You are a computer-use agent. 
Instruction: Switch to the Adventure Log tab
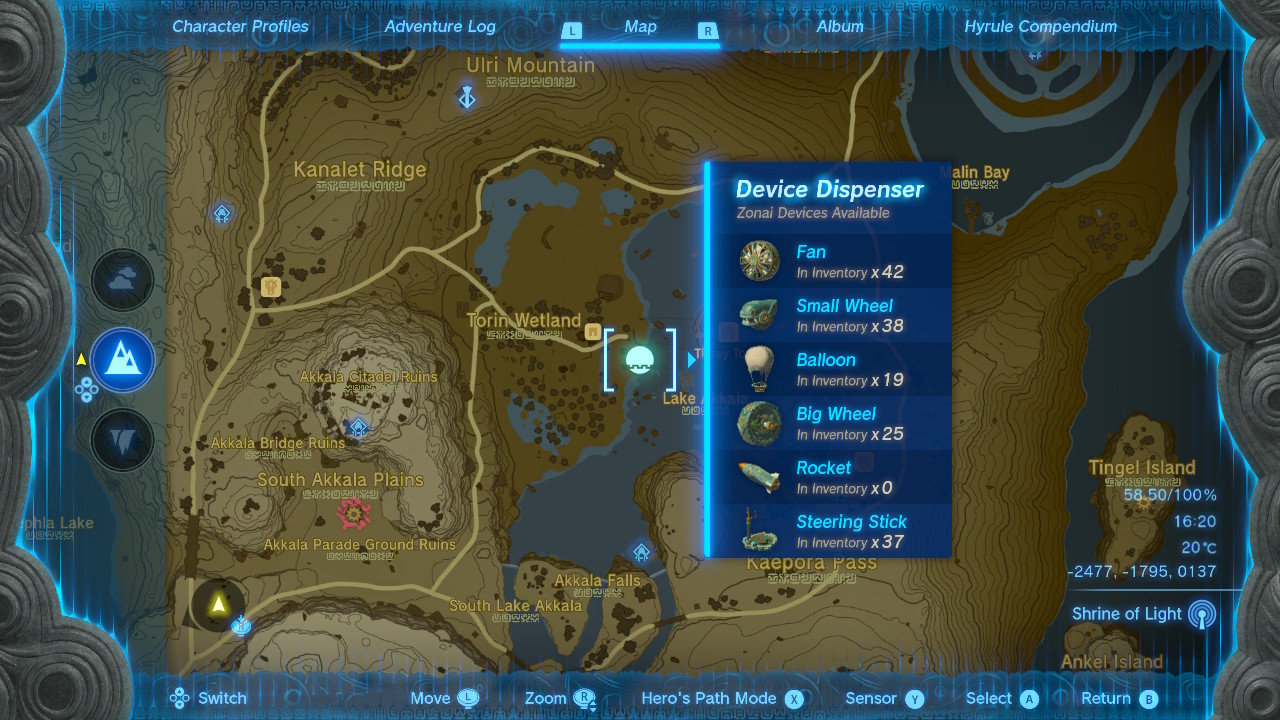pos(440,27)
